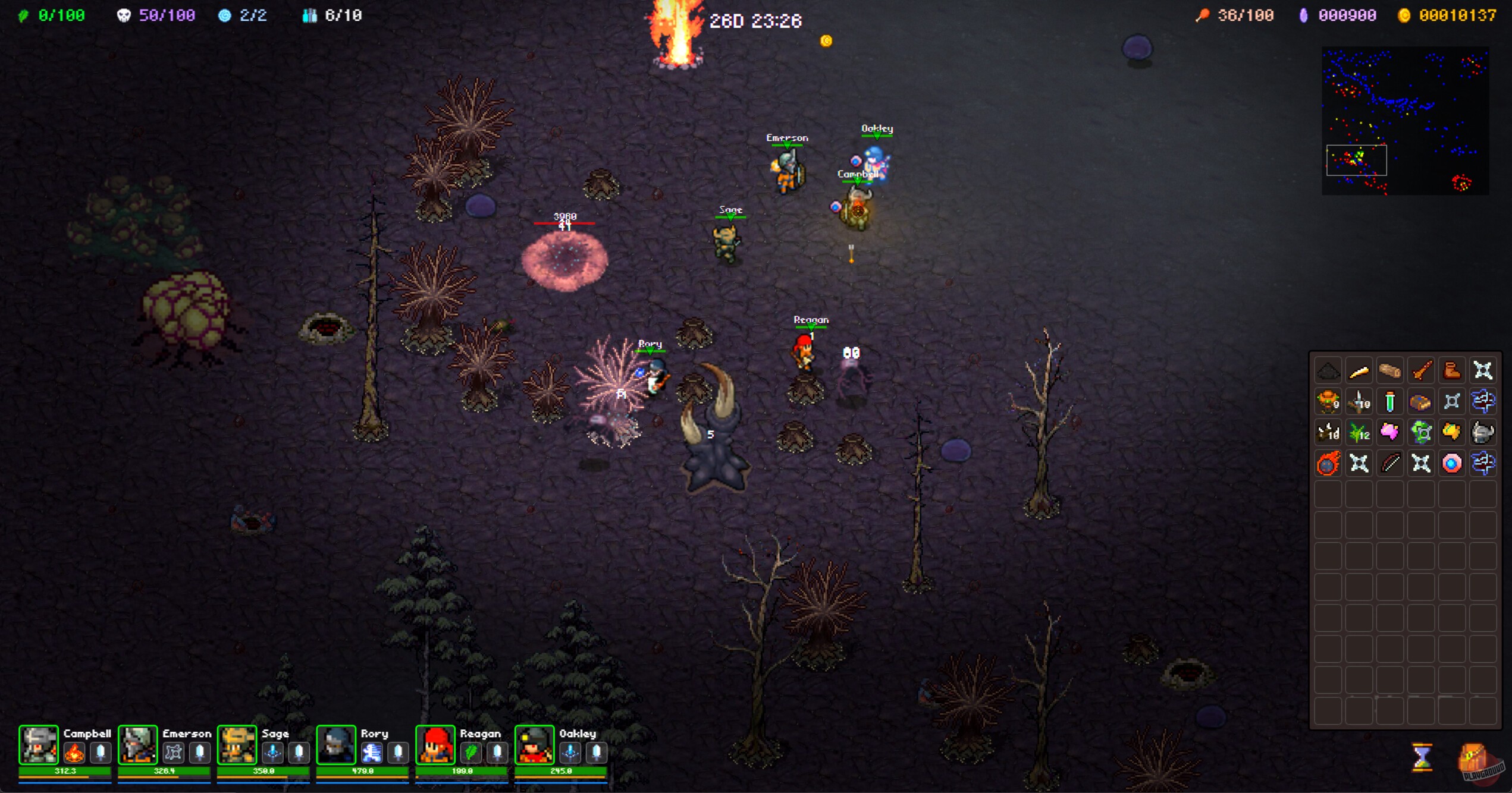The height and width of the screenshot is (793, 1512).
Task: Select the fireball item in the inventory
Action: [x=1328, y=463]
